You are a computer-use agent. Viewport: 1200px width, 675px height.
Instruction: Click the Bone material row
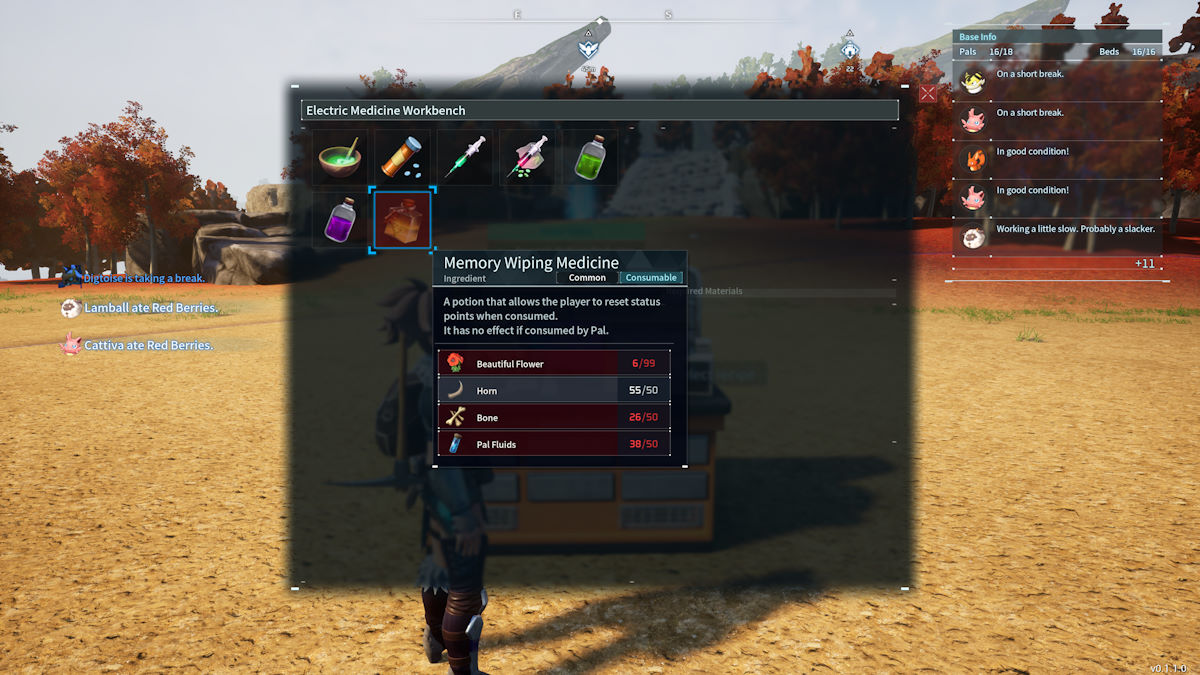coord(554,417)
